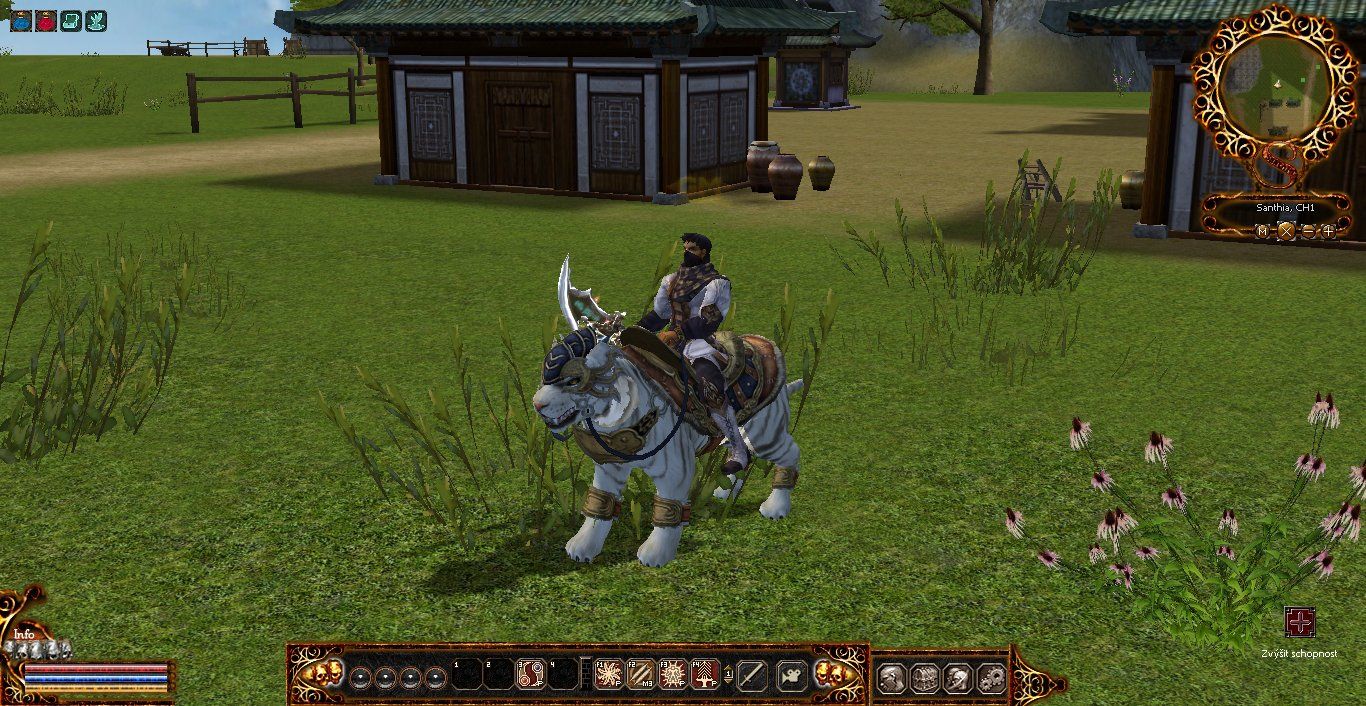This screenshot has width=1366, height=706.
Task: Click the blue potion buff icon
Action: pyautogui.click(x=21, y=20)
